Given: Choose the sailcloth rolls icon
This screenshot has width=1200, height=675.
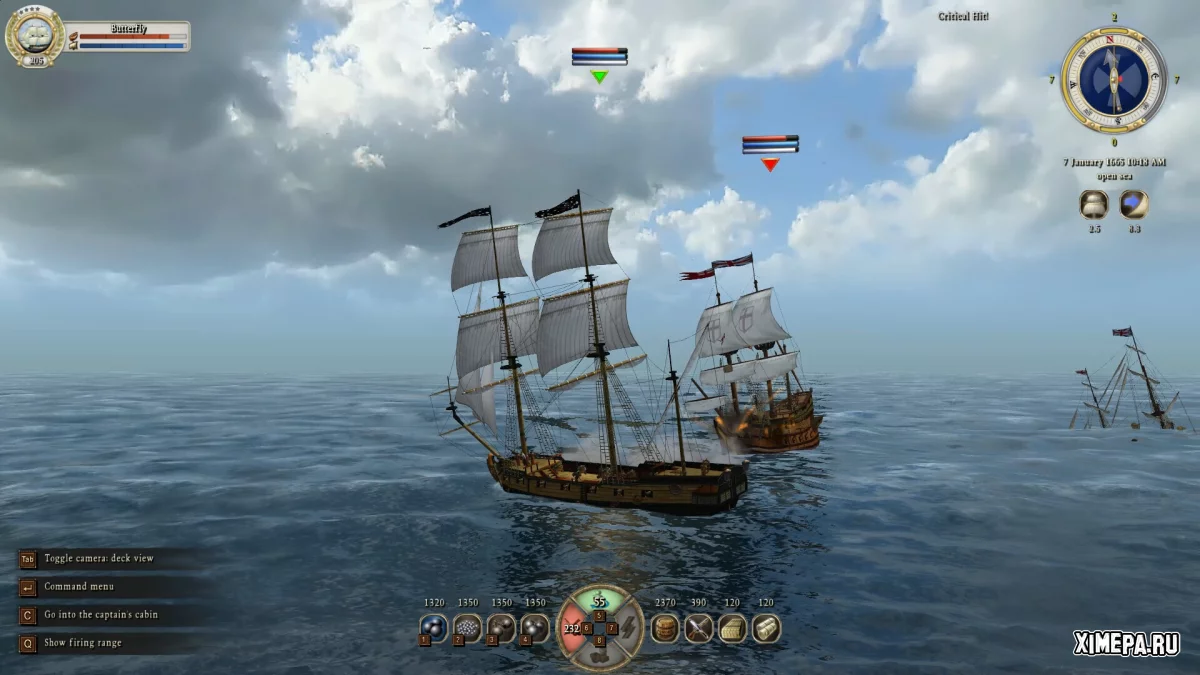Looking at the screenshot, I should [x=766, y=628].
